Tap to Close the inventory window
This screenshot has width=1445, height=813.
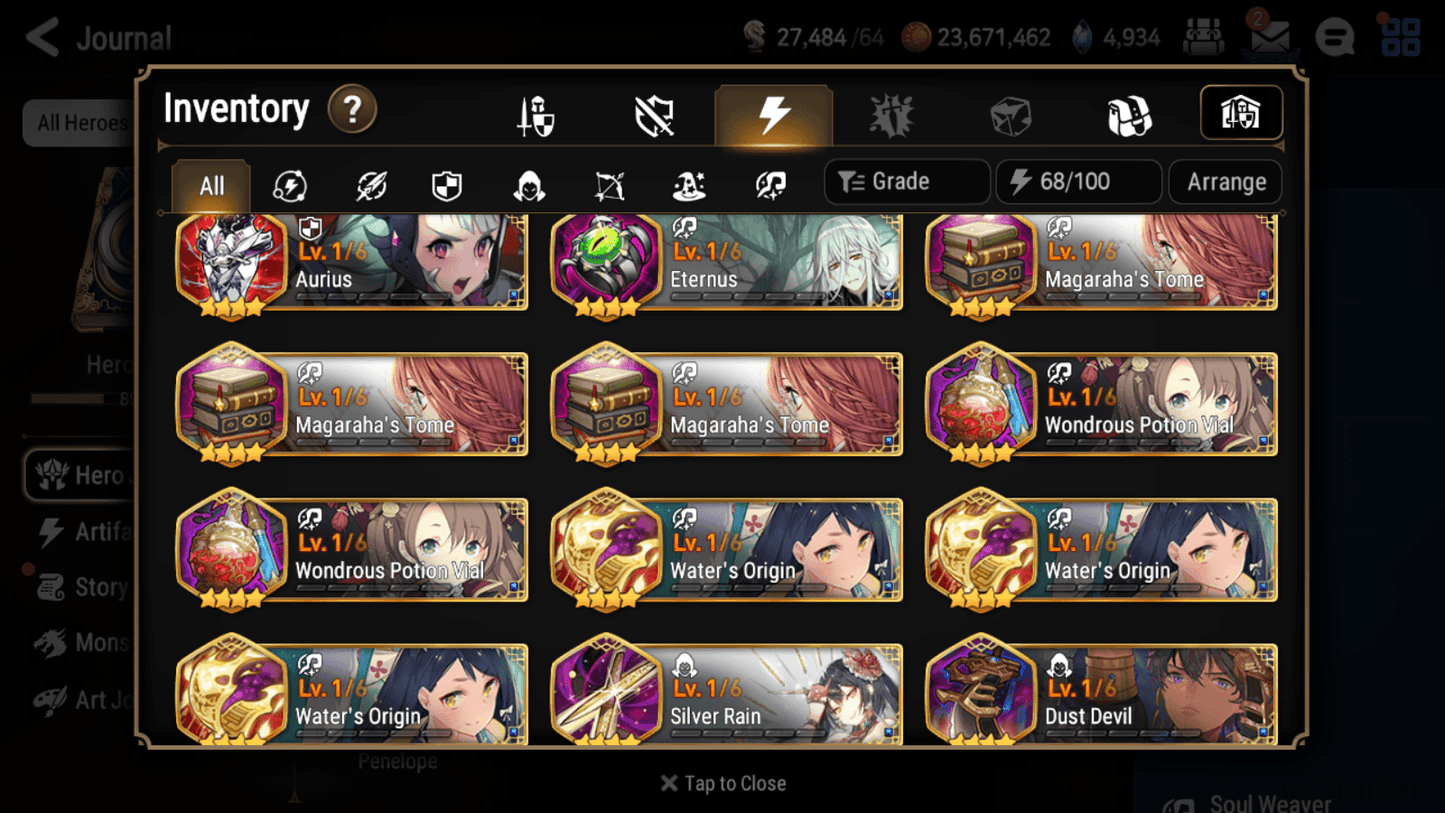pyautogui.click(x=722, y=783)
